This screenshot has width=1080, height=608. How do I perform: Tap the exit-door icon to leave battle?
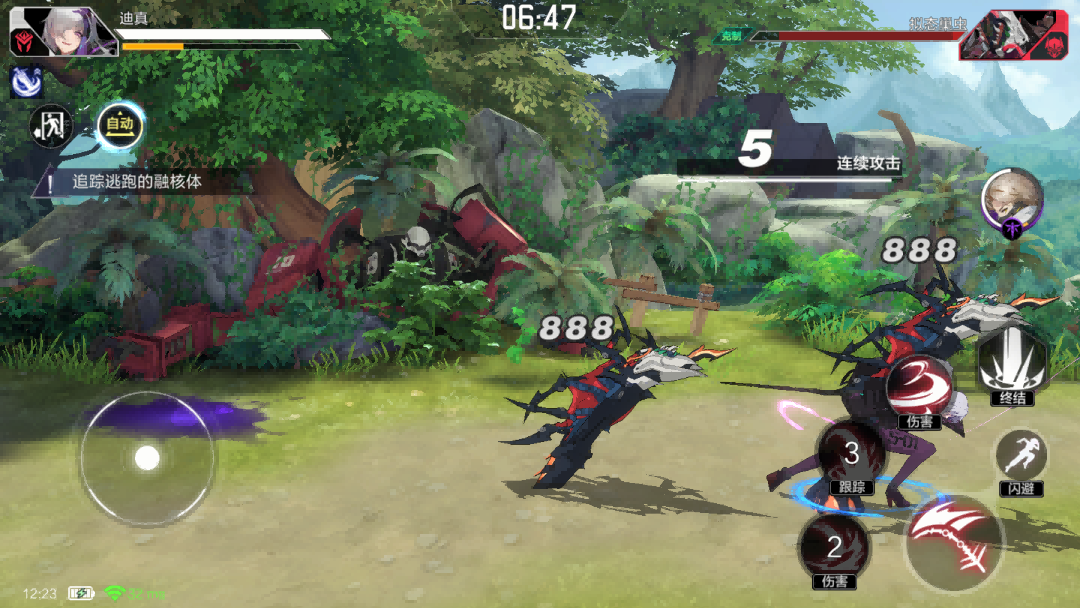pyautogui.click(x=51, y=125)
